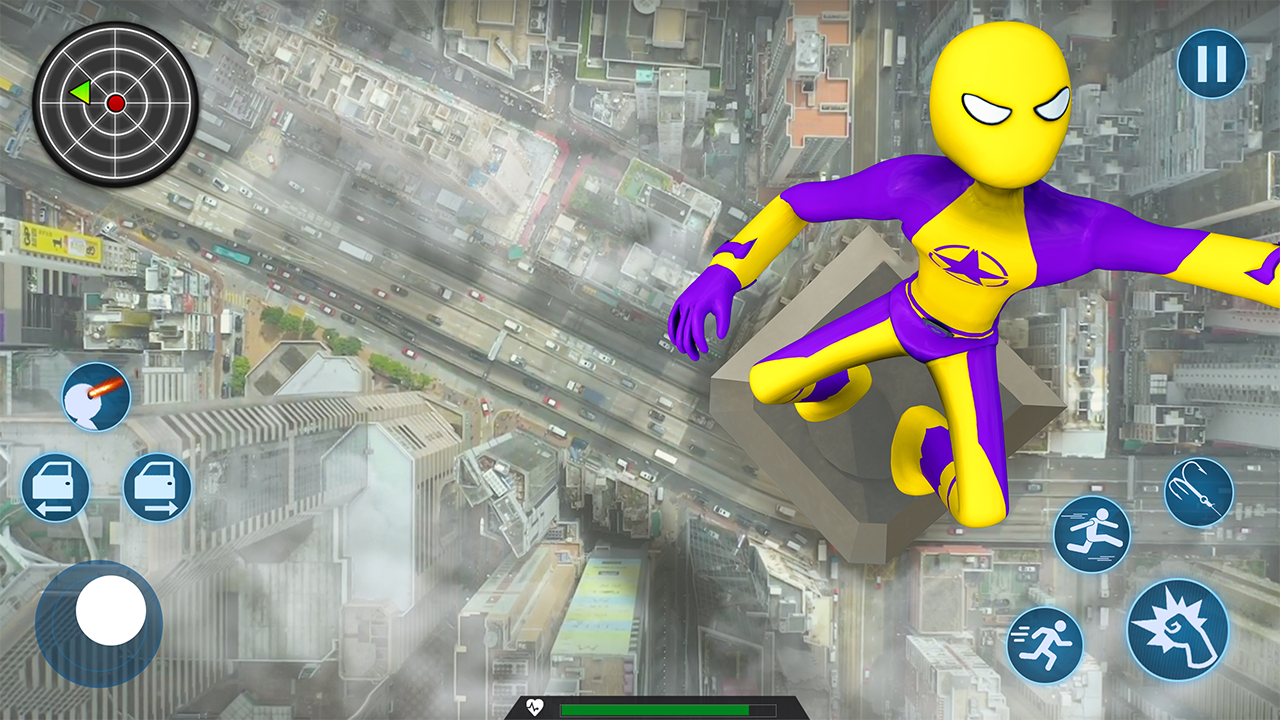The image size is (1280, 720).
Task: Toggle sprint mode with the running icon
Action: pos(1046,645)
